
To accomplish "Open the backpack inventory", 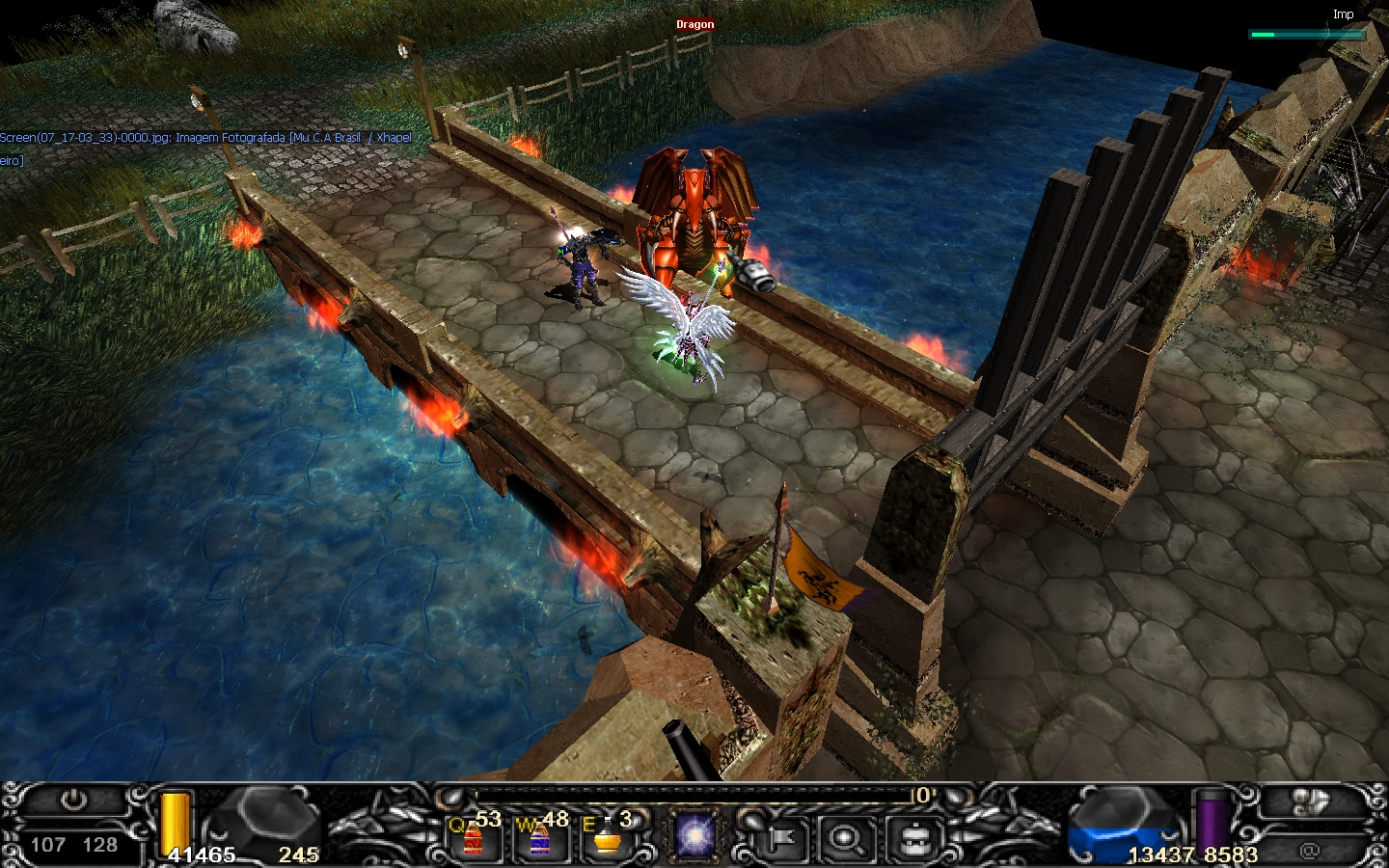I will (913, 838).
